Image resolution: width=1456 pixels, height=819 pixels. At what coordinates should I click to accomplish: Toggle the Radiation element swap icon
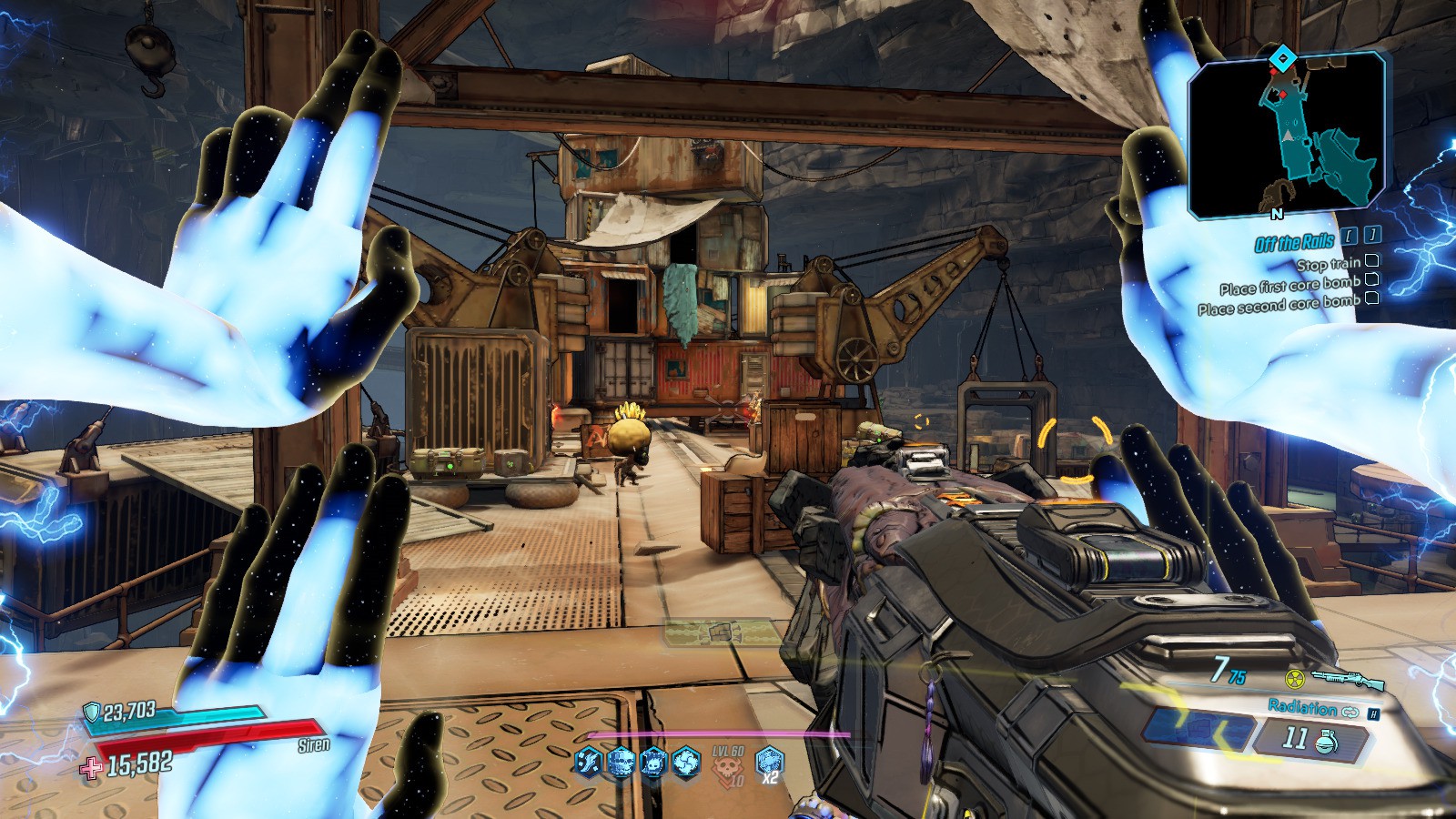coord(1349,711)
